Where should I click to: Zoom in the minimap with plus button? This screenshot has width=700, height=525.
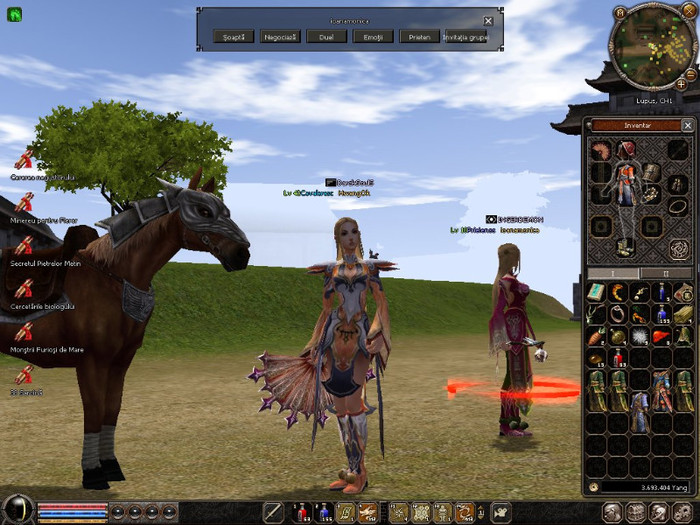(681, 86)
